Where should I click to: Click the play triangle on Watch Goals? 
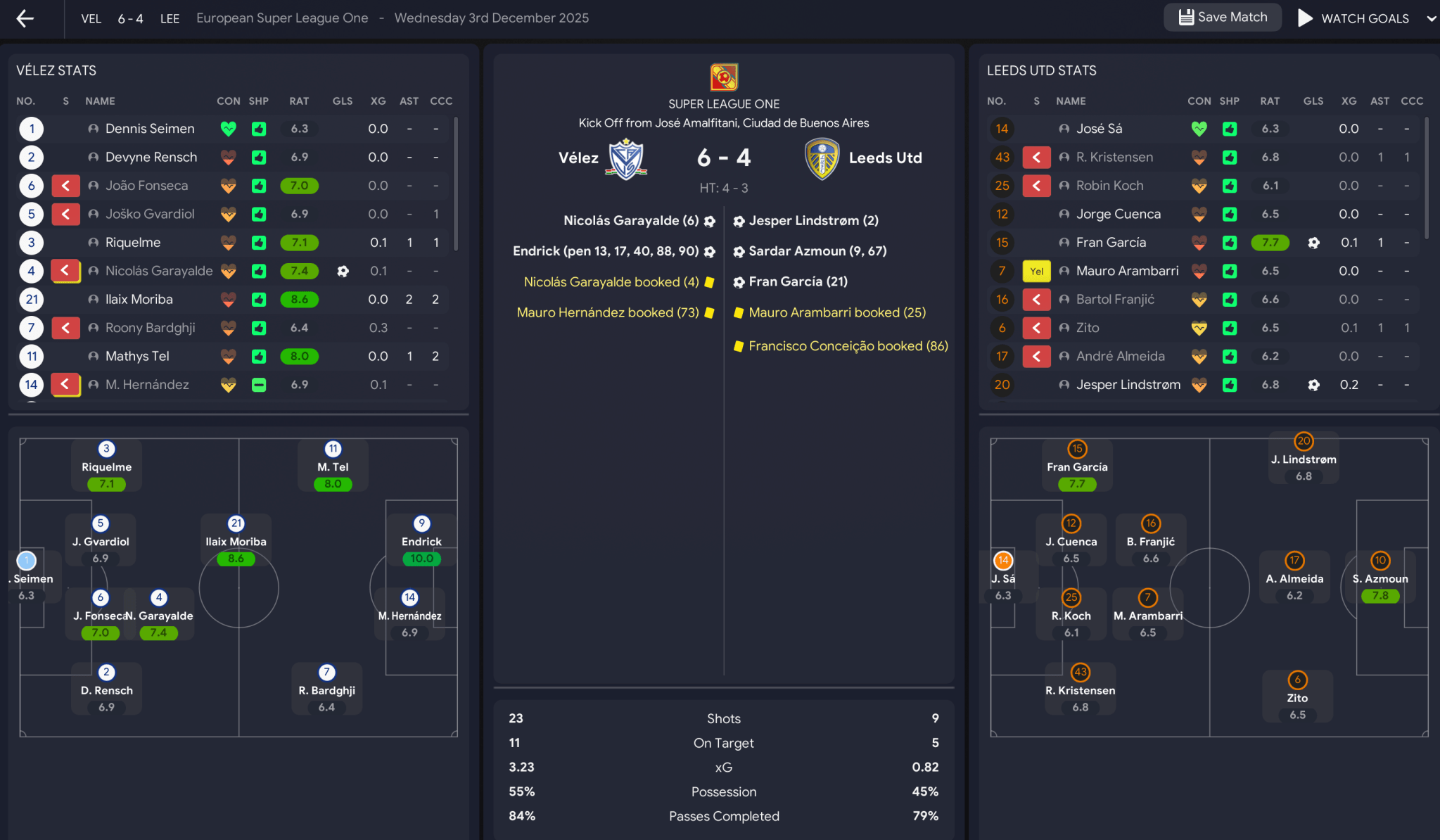(1305, 18)
